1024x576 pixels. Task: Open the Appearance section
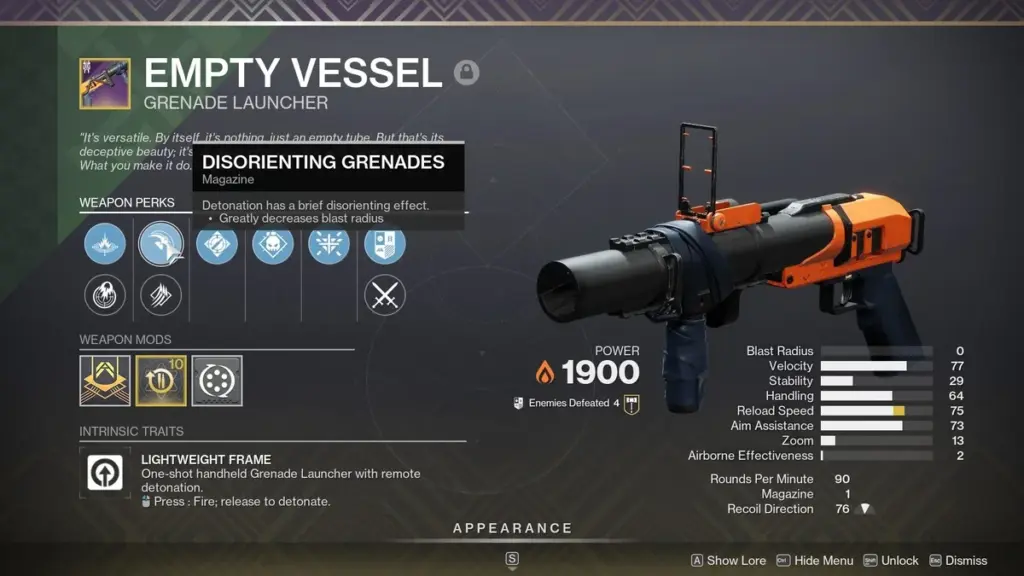coord(512,528)
